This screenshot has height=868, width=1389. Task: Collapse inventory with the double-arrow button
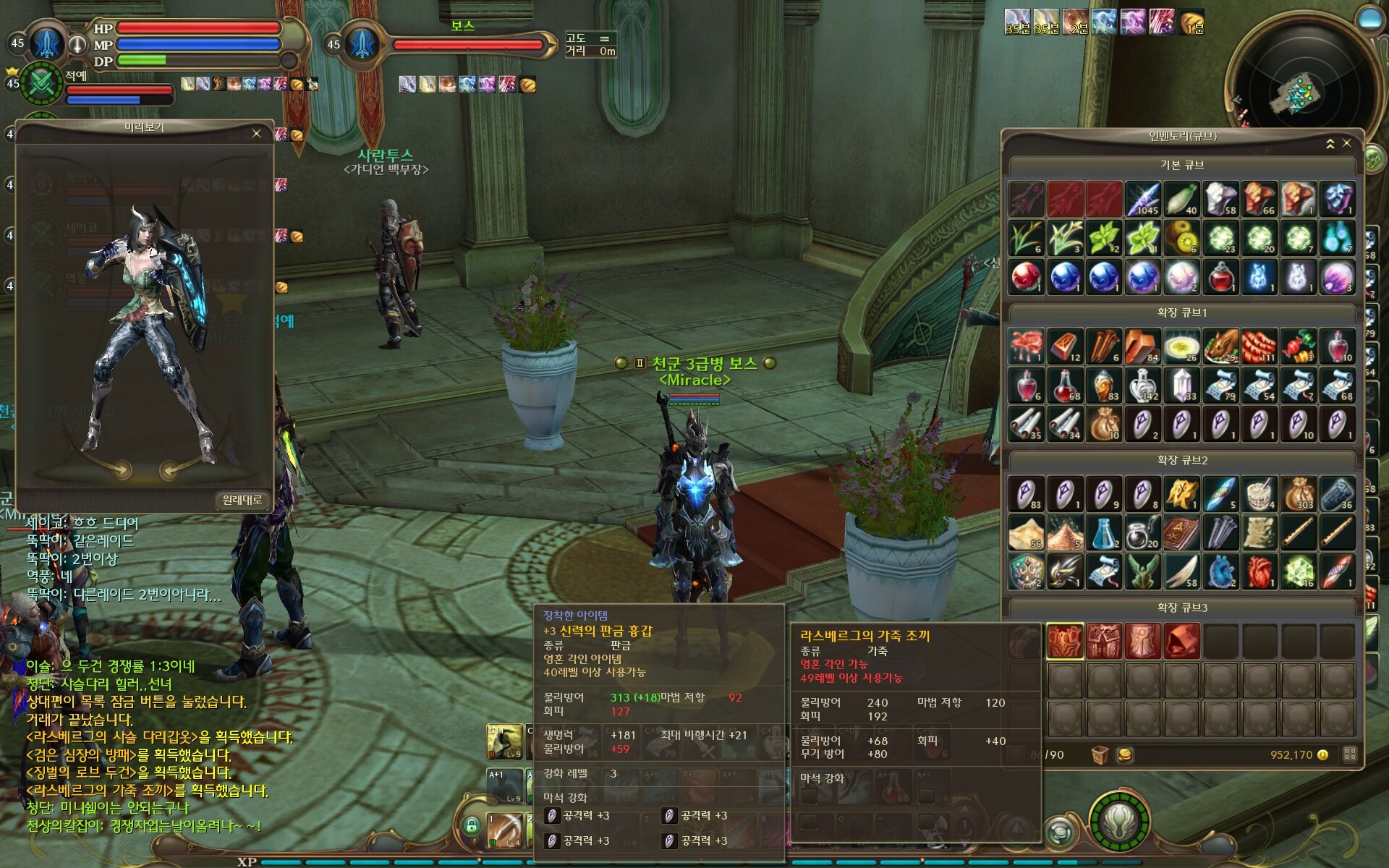click(x=1330, y=144)
